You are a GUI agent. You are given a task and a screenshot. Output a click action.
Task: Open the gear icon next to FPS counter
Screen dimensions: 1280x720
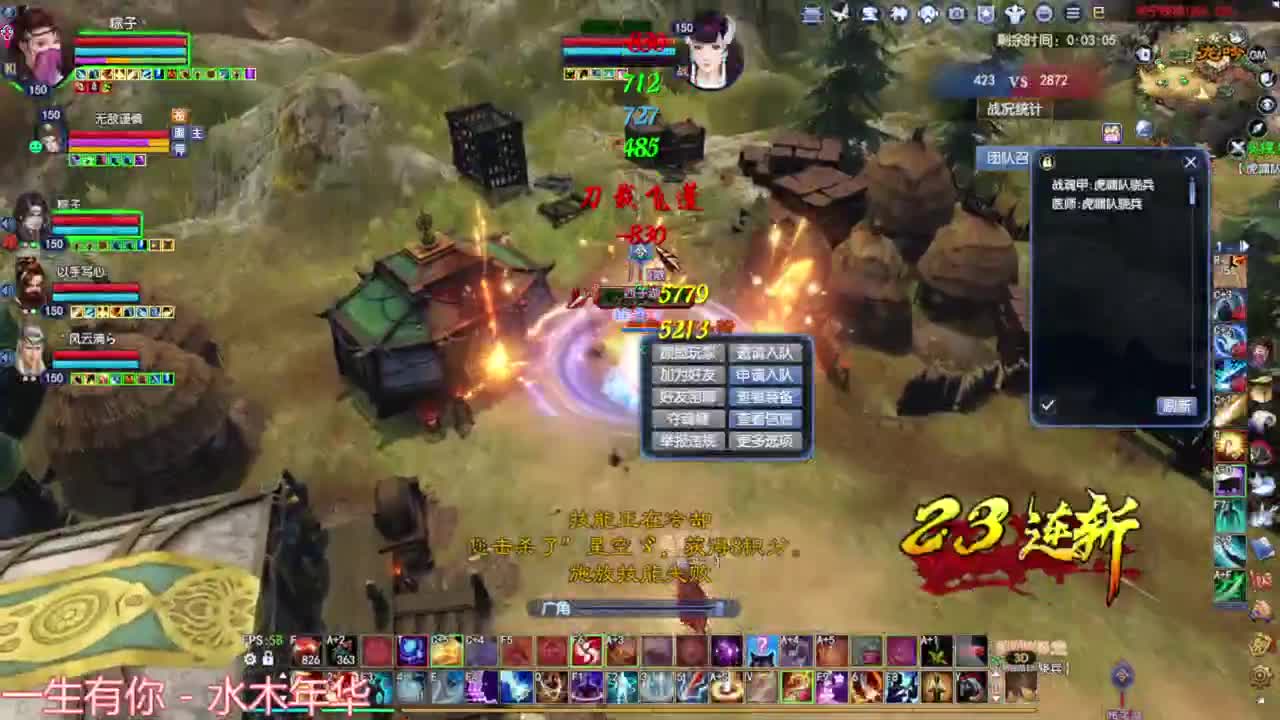248,658
